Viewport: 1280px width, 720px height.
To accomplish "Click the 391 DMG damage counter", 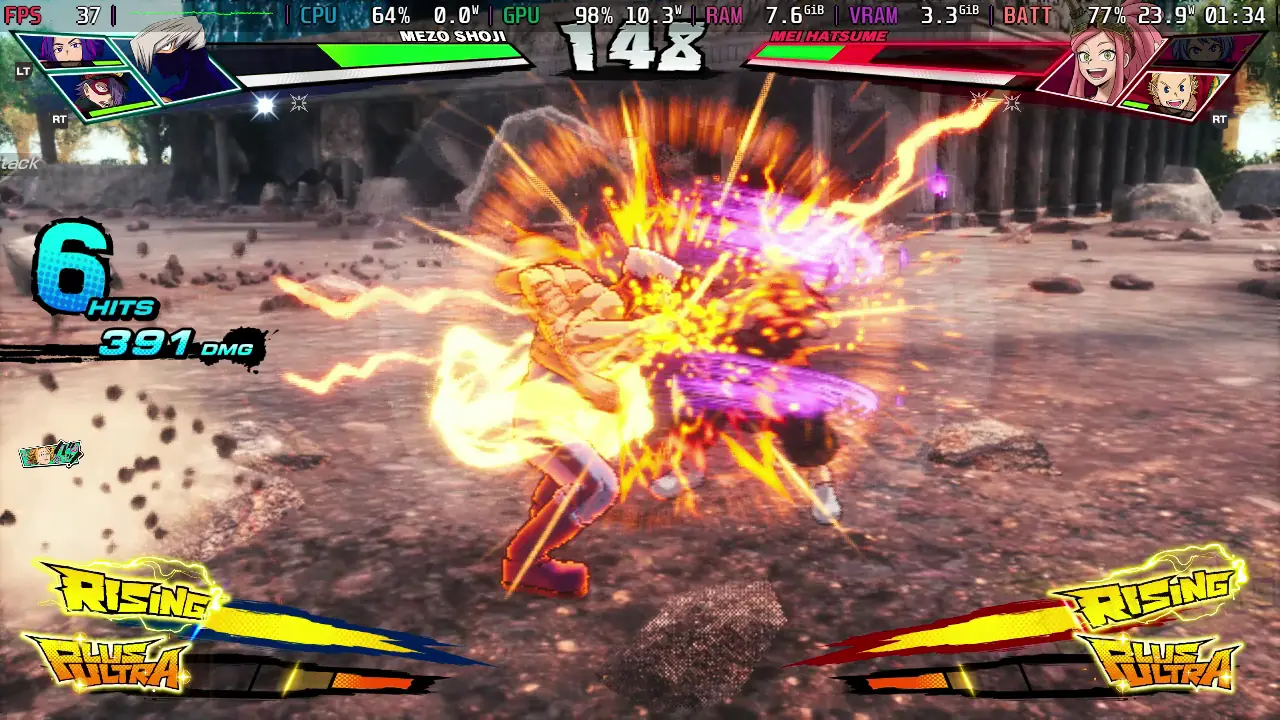I will [165, 346].
